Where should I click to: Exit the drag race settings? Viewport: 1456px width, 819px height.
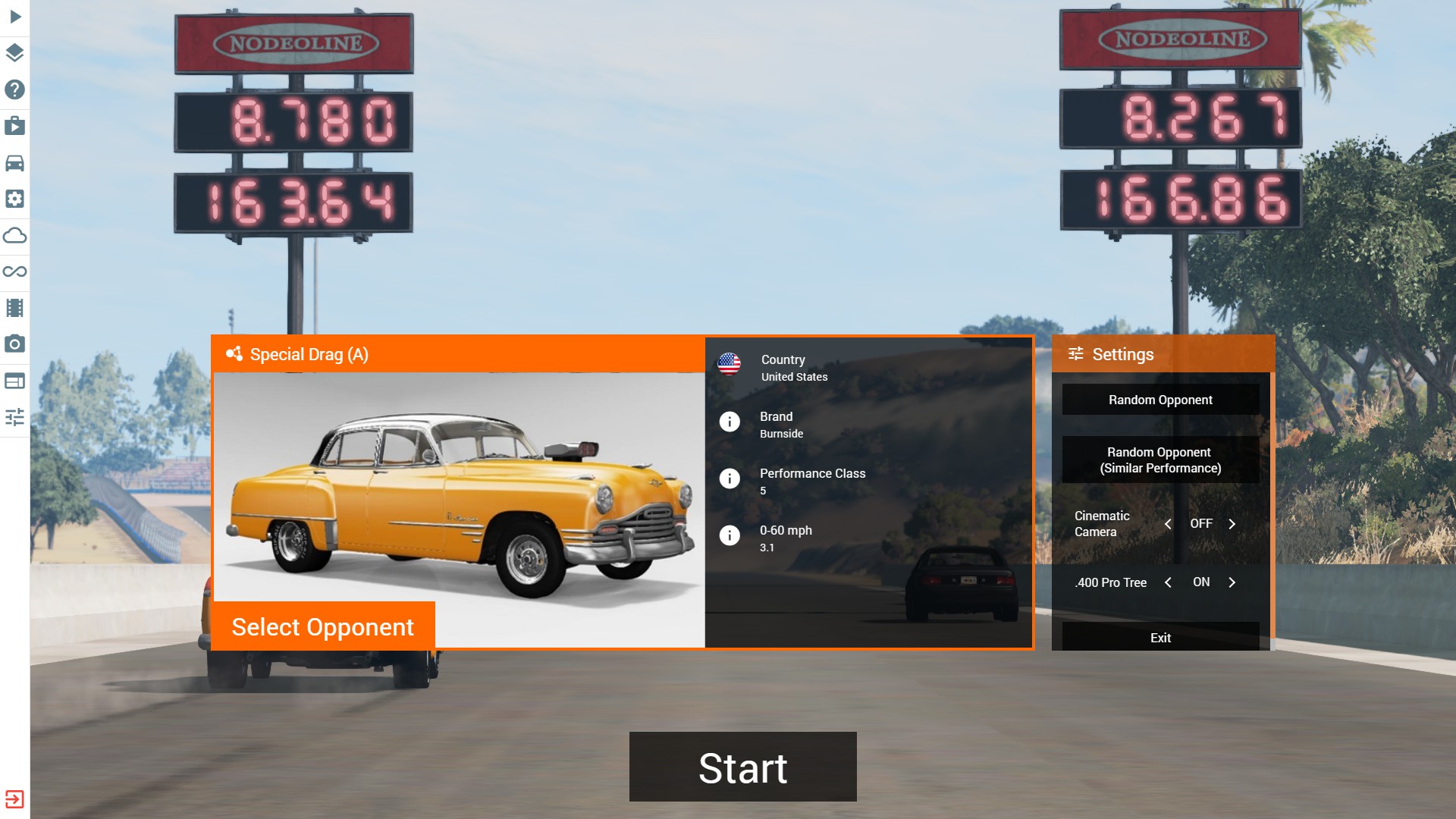(x=1160, y=638)
